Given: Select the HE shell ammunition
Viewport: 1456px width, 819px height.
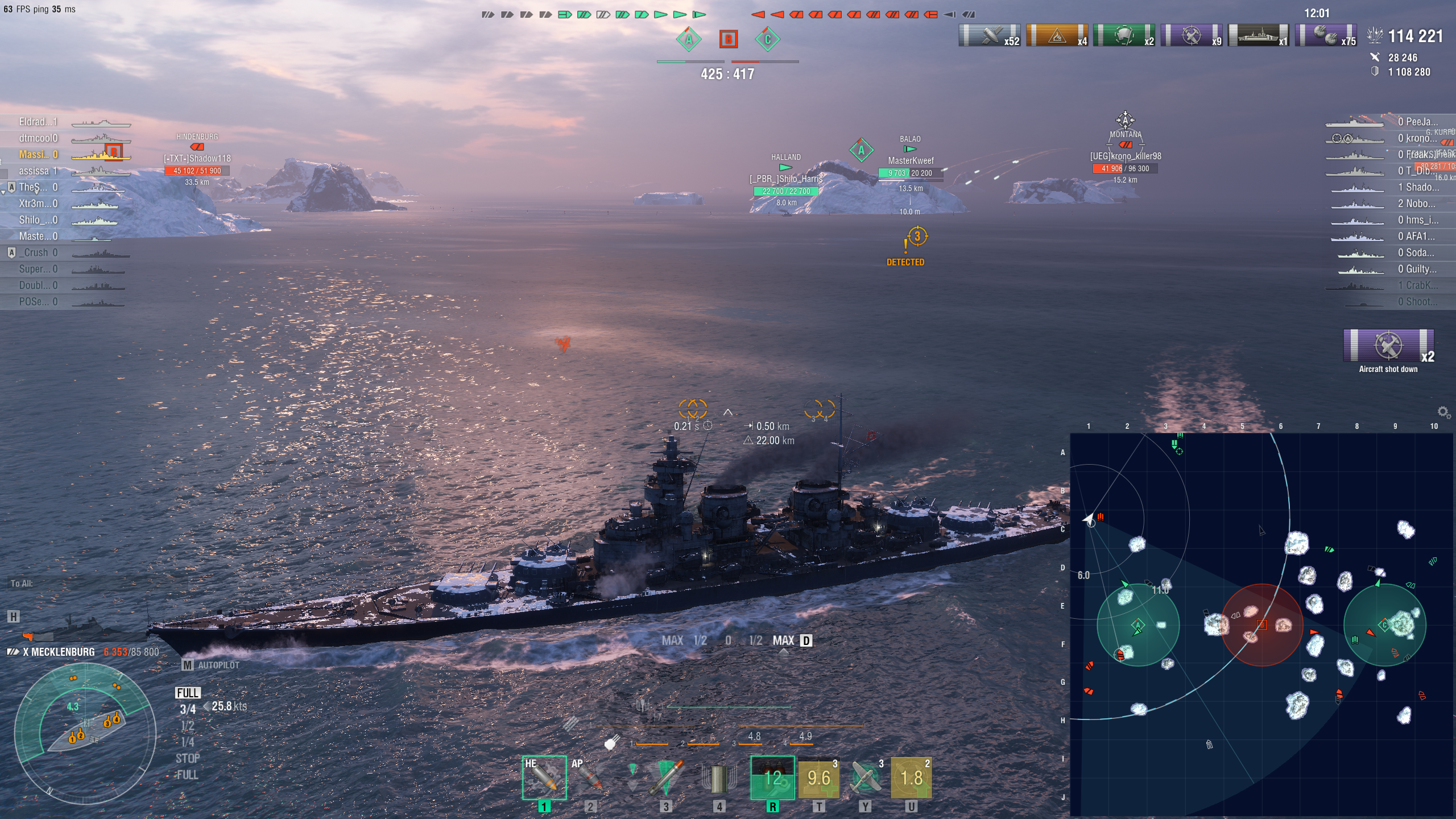Looking at the screenshot, I should [544, 777].
